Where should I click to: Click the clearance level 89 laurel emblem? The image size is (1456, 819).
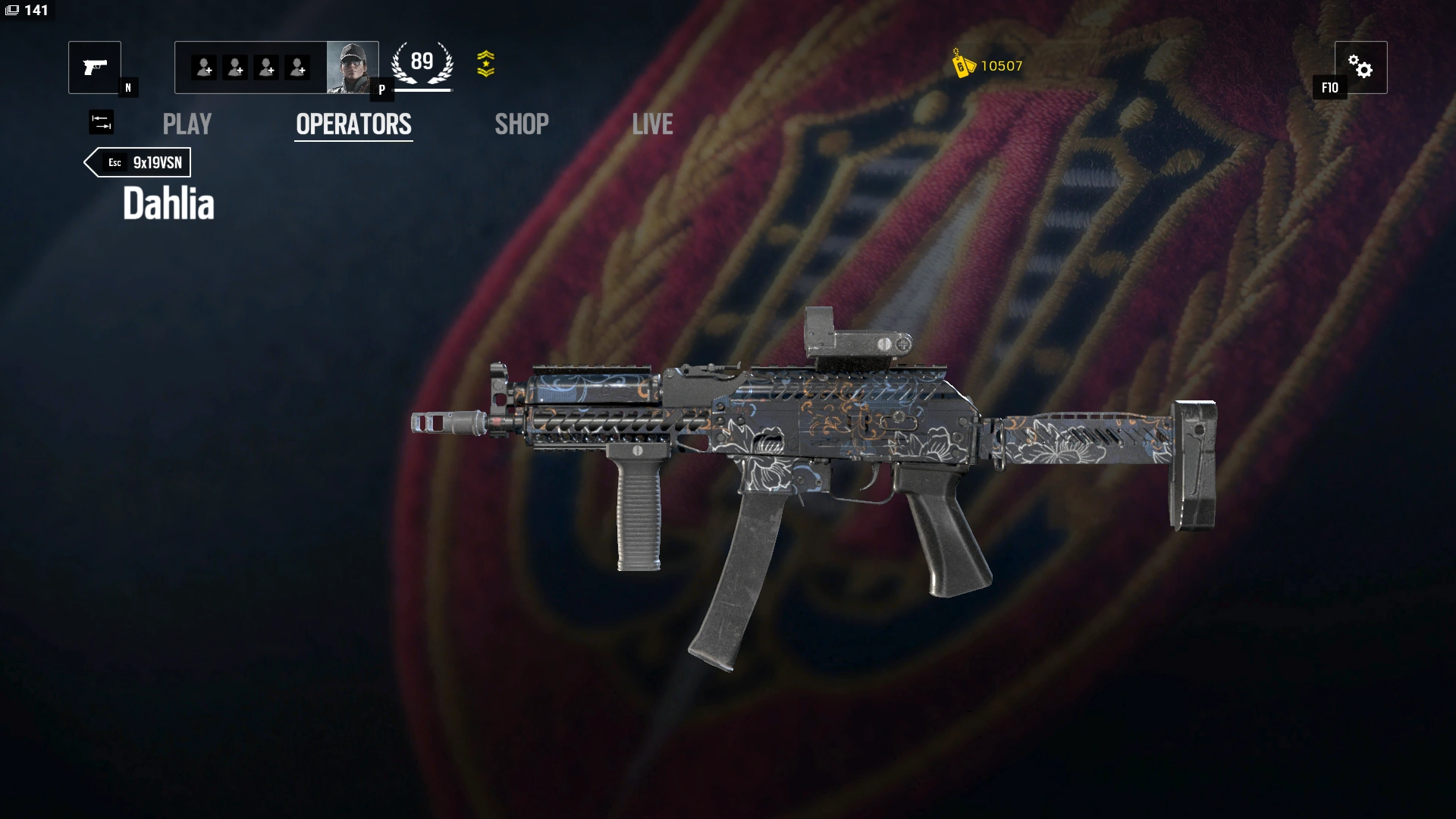point(422,62)
